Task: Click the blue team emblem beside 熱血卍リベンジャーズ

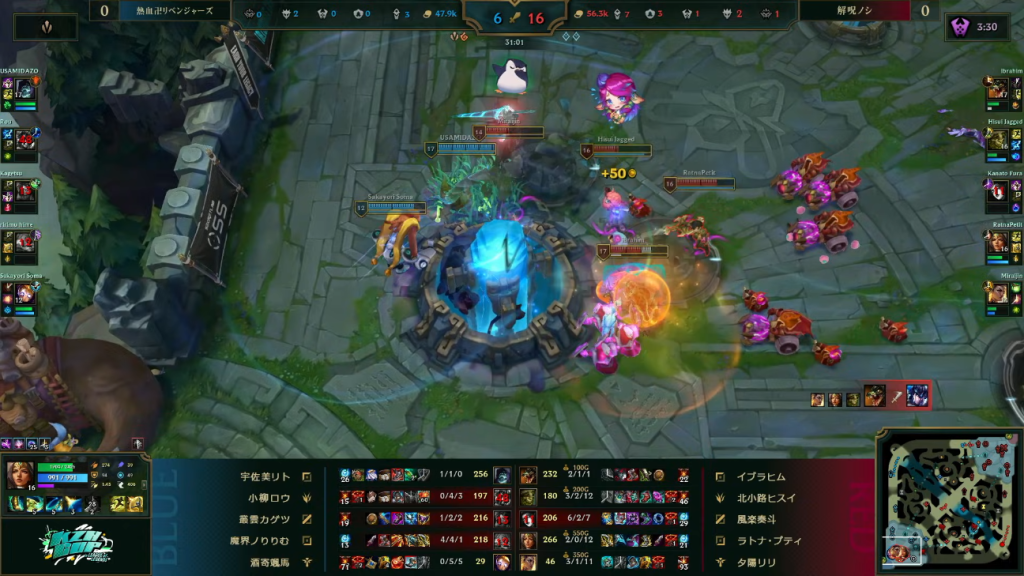Action: tap(45, 27)
